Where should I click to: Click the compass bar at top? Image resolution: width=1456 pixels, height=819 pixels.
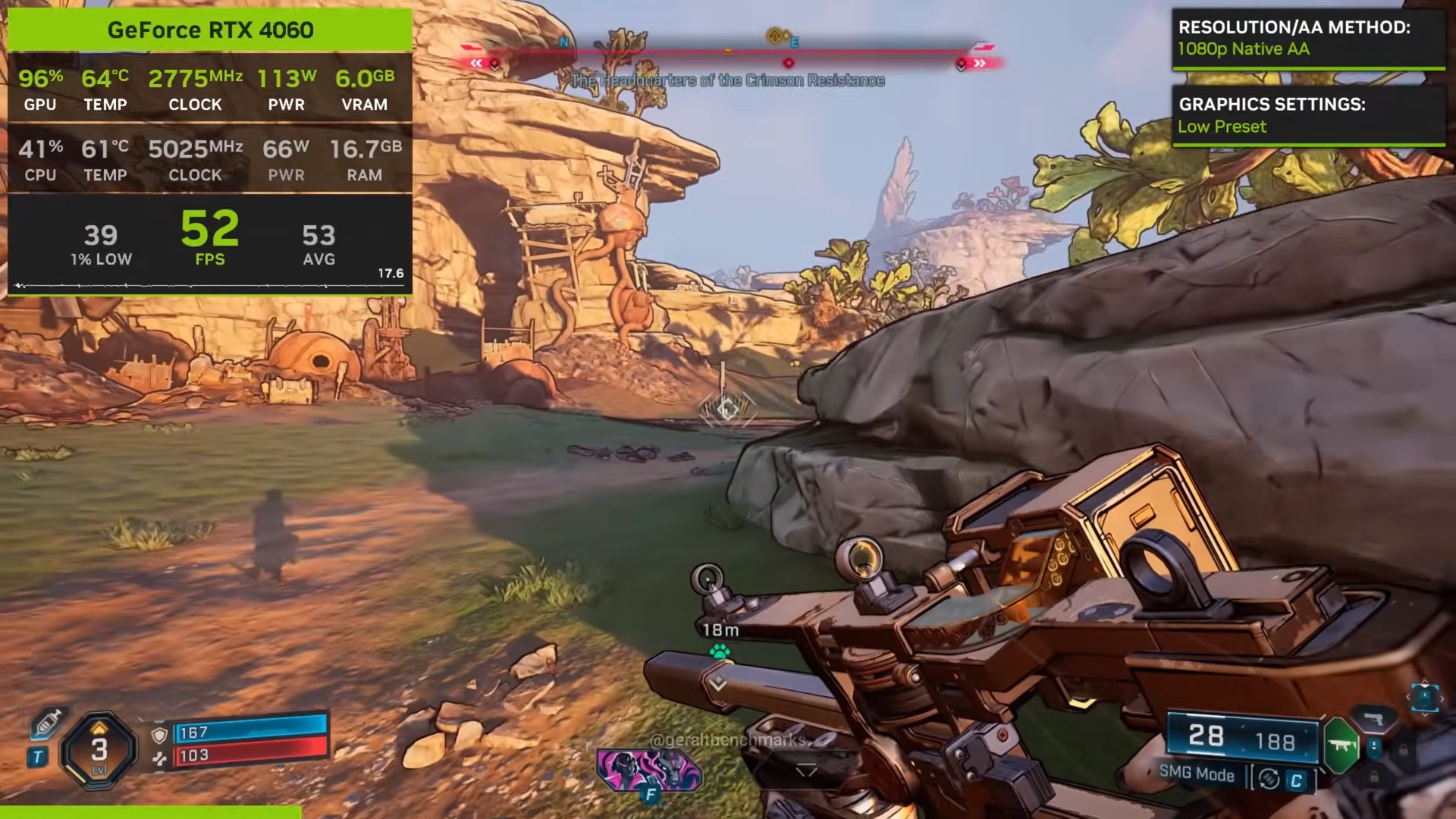[x=728, y=52]
